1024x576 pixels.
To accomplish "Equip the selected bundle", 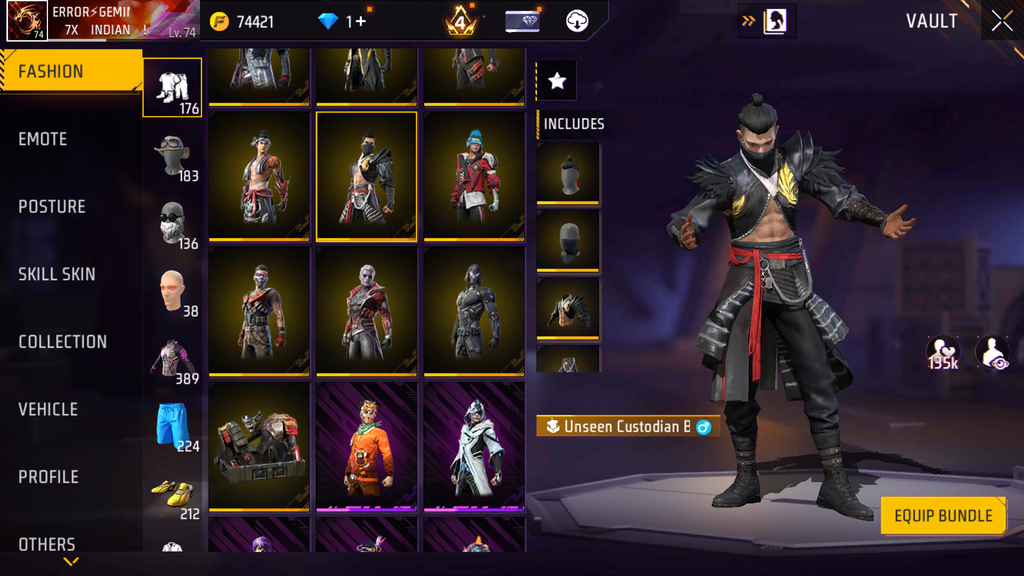I will coord(942,516).
